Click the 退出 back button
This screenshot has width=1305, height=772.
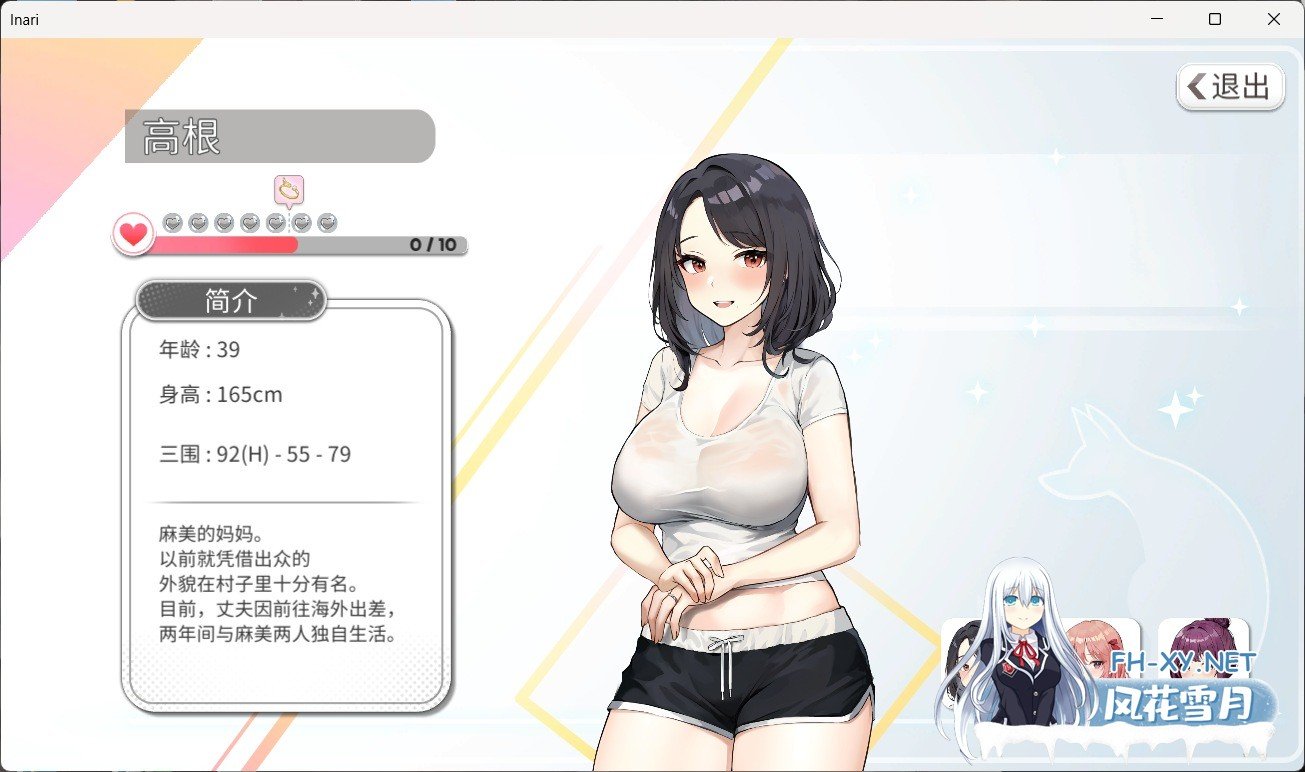click(1230, 87)
